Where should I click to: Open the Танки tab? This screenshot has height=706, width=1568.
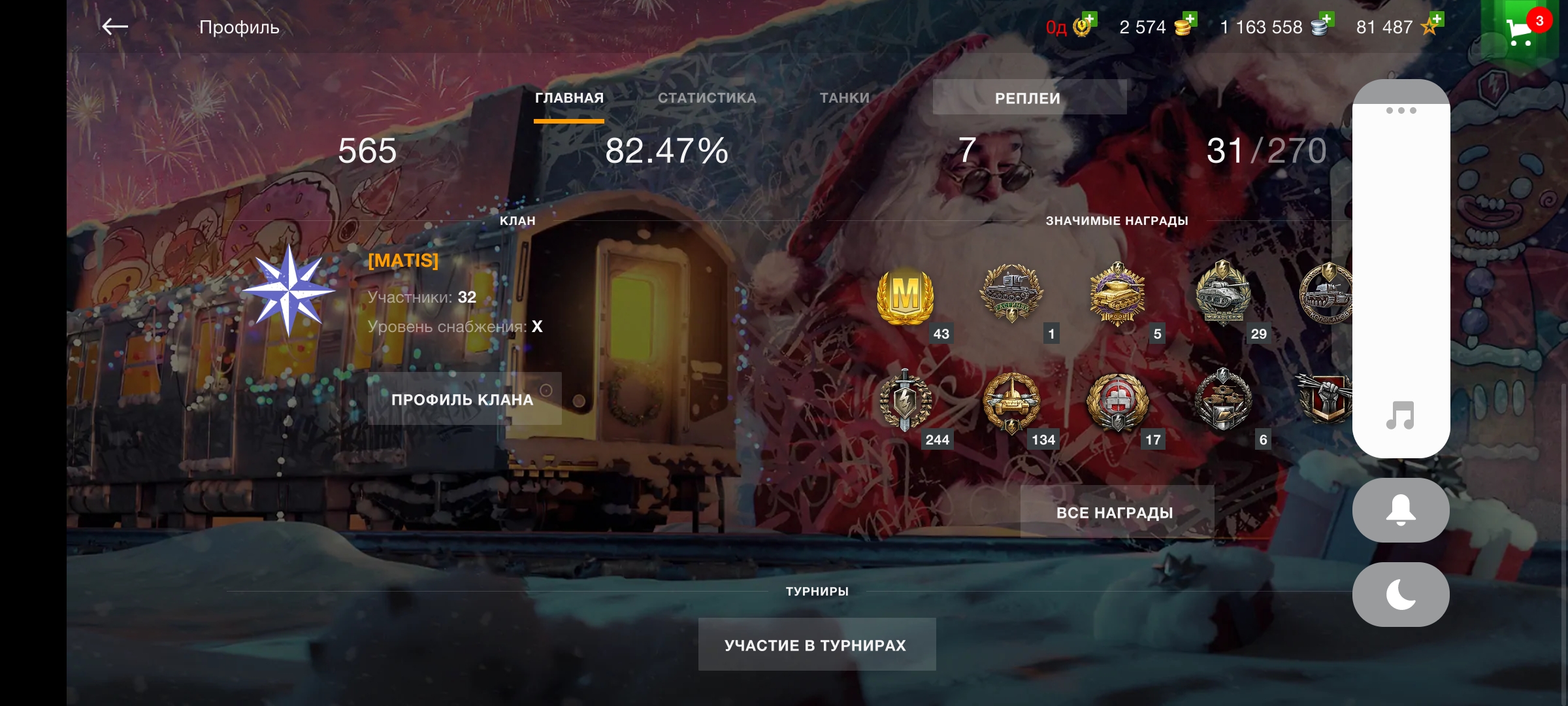845,98
